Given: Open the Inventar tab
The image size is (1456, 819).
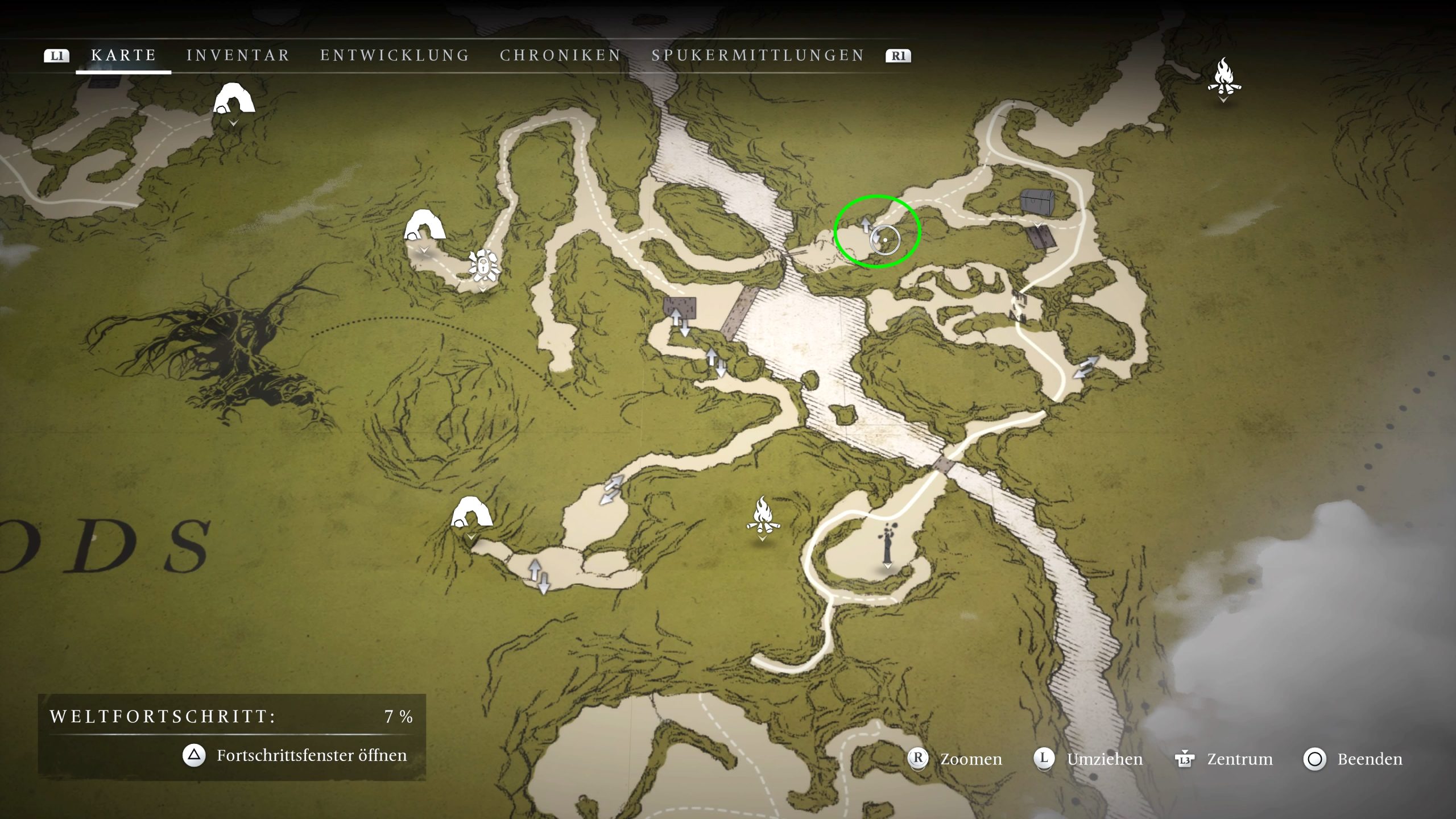Looking at the screenshot, I should click(238, 55).
